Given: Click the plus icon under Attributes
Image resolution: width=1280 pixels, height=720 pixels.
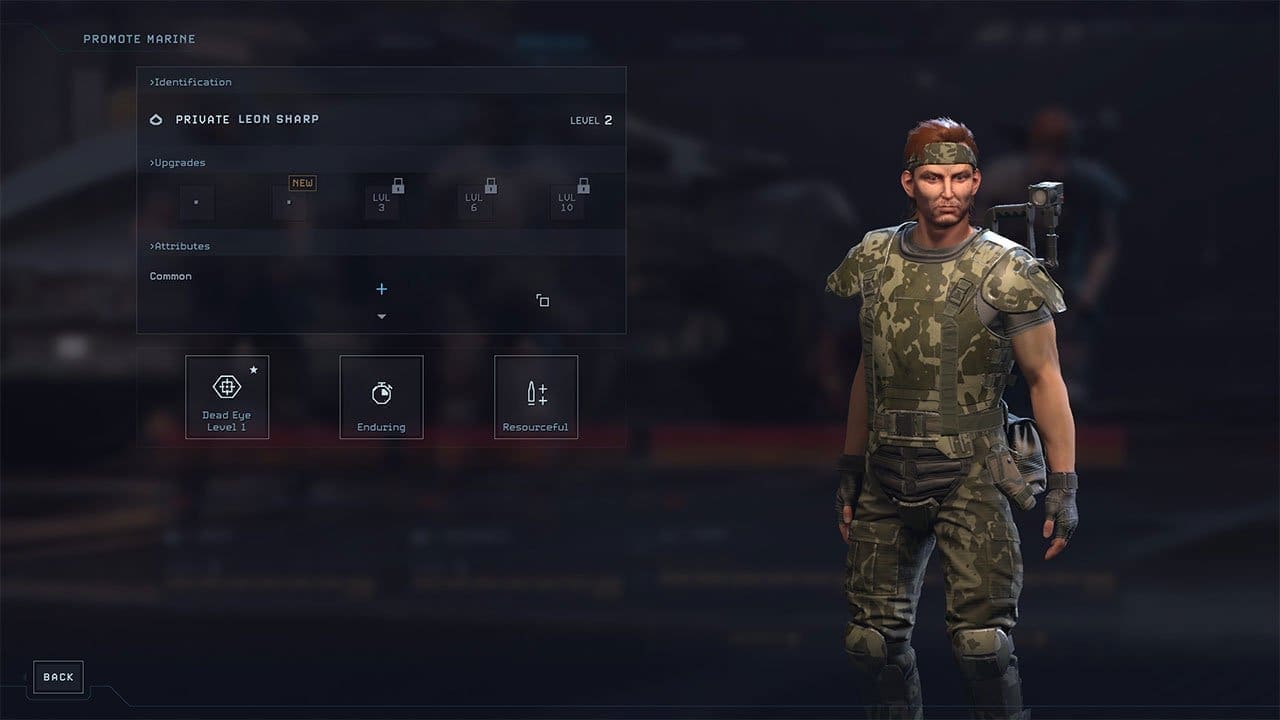Looking at the screenshot, I should click(x=381, y=289).
